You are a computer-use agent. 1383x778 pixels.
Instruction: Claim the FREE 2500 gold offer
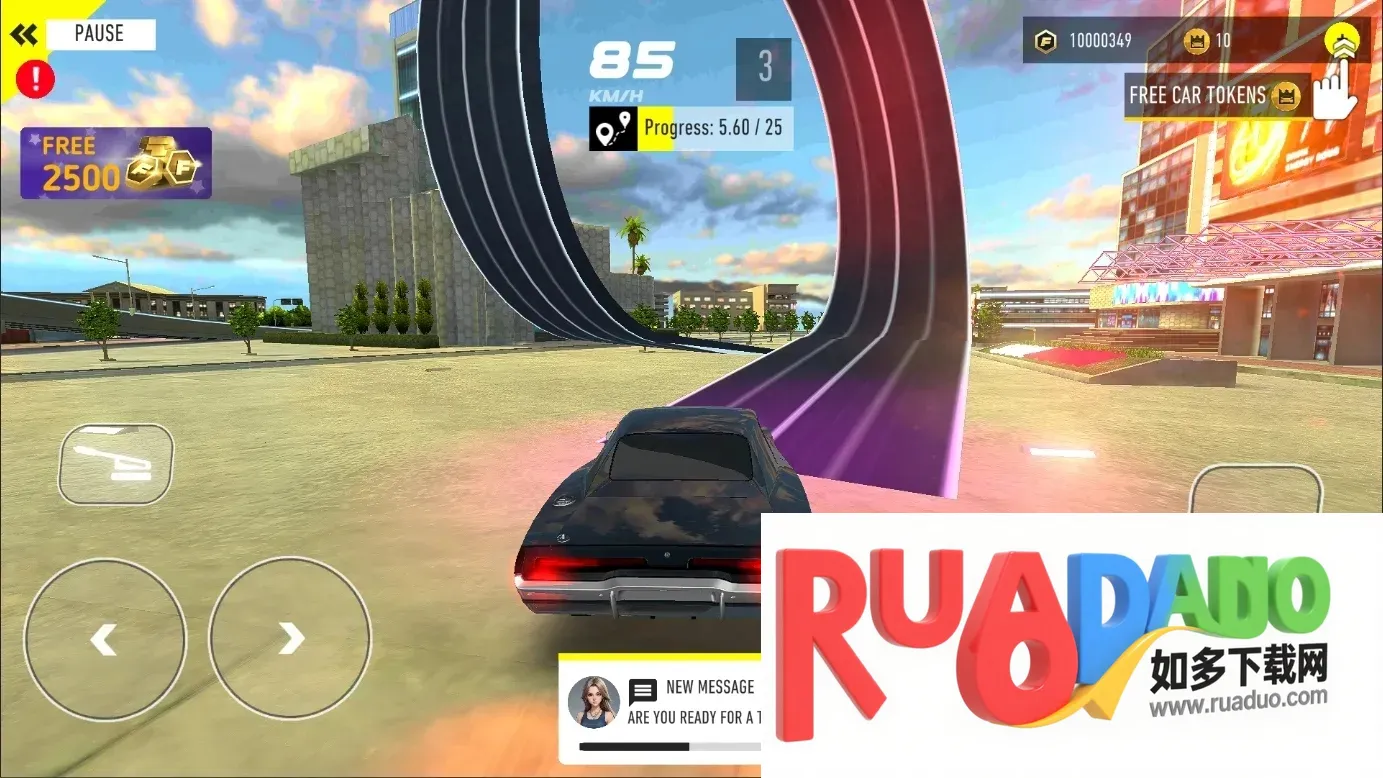116,163
